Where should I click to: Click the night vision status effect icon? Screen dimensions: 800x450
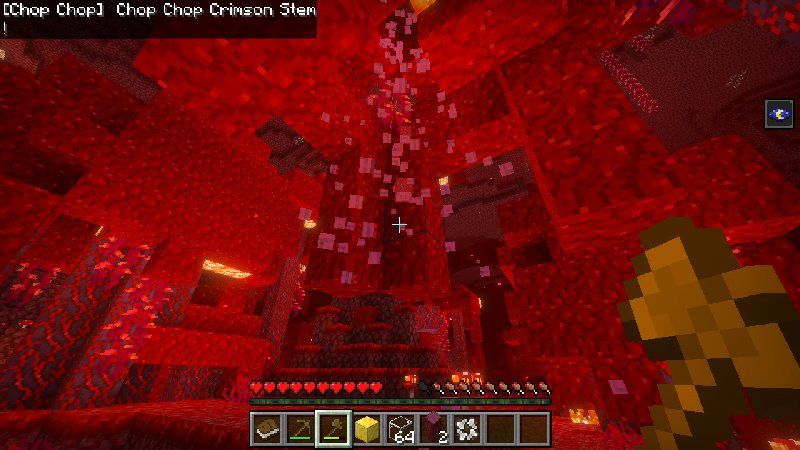[778, 115]
